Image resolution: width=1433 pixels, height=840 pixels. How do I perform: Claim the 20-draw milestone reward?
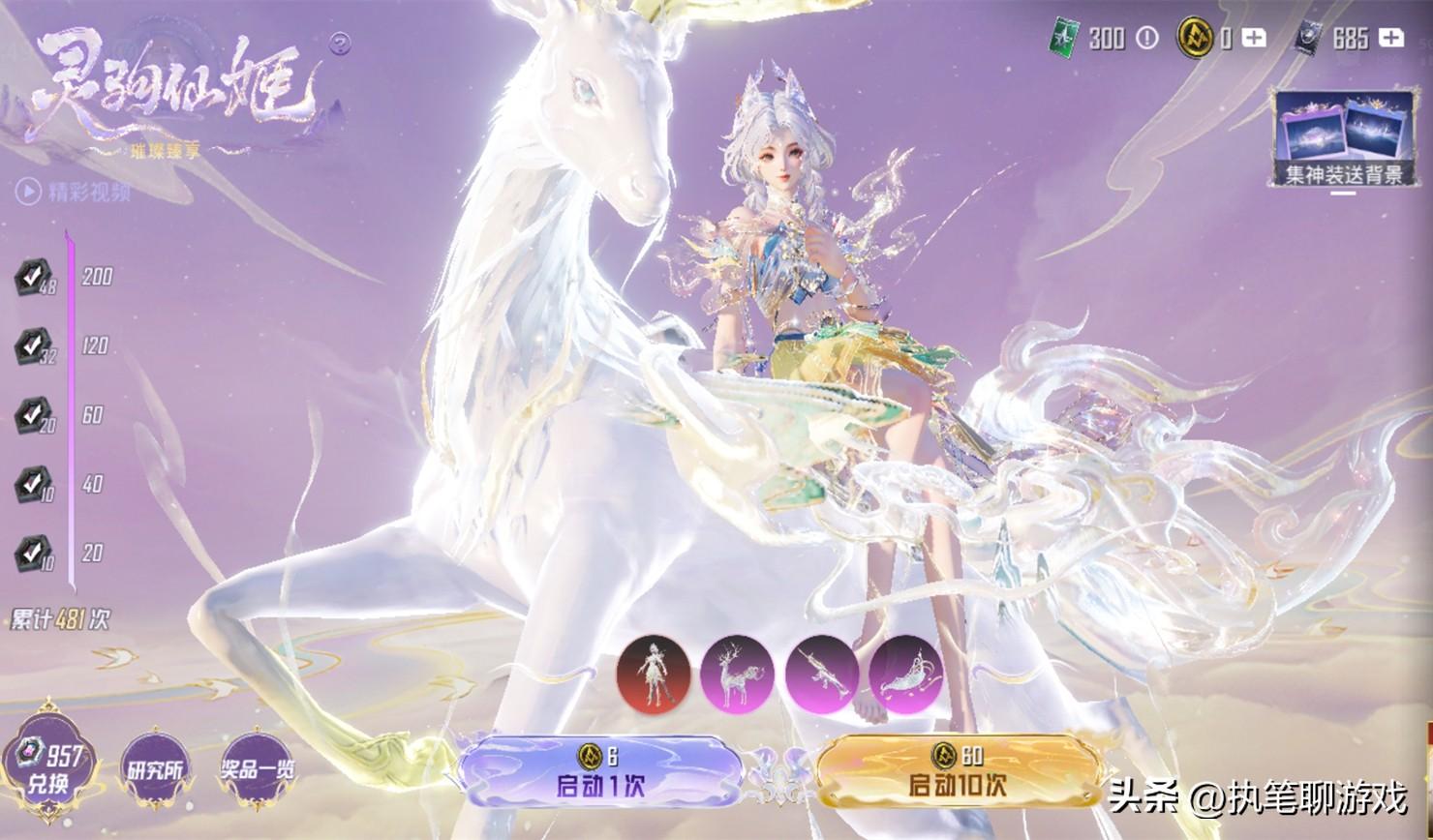coord(34,555)
